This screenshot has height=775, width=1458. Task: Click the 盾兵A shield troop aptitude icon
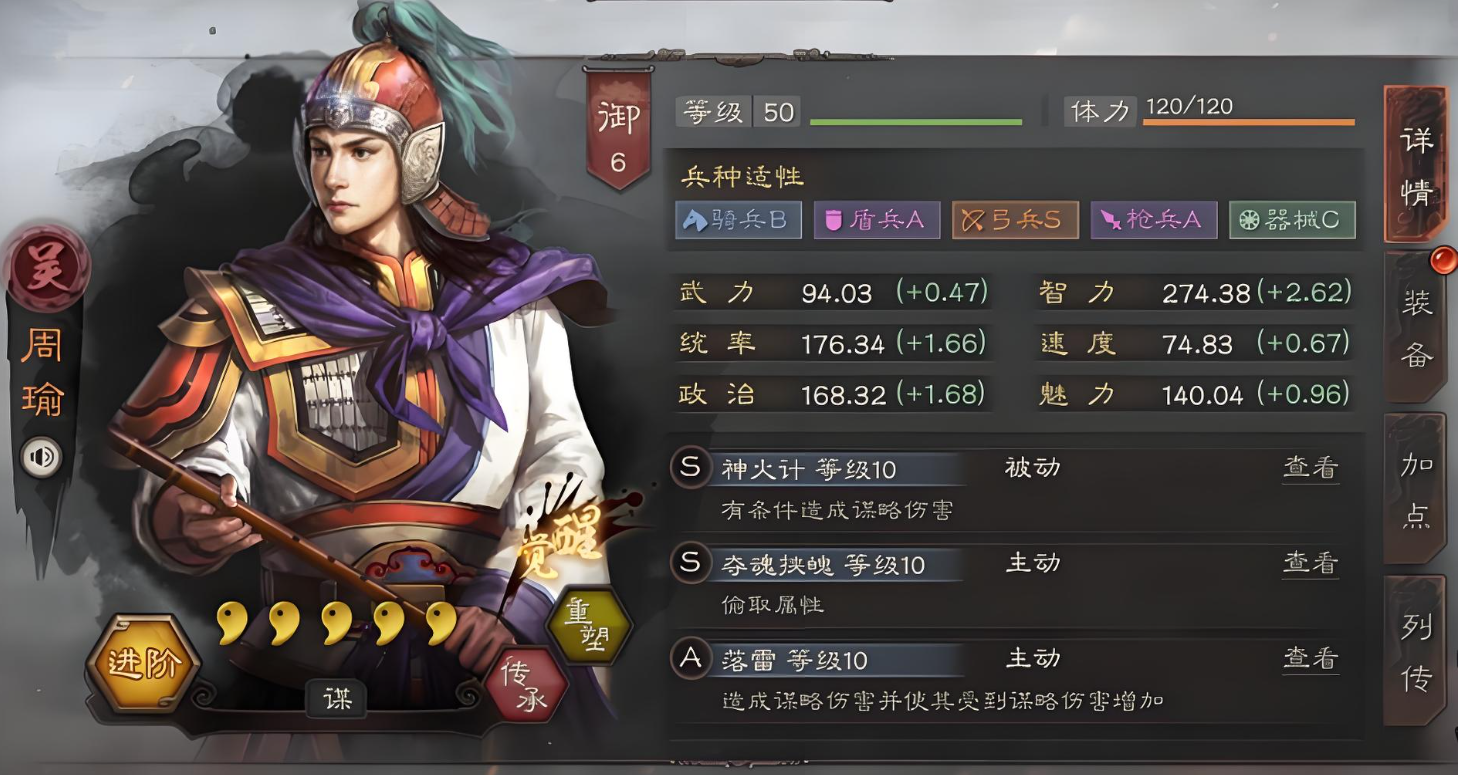tap(877, 219)
